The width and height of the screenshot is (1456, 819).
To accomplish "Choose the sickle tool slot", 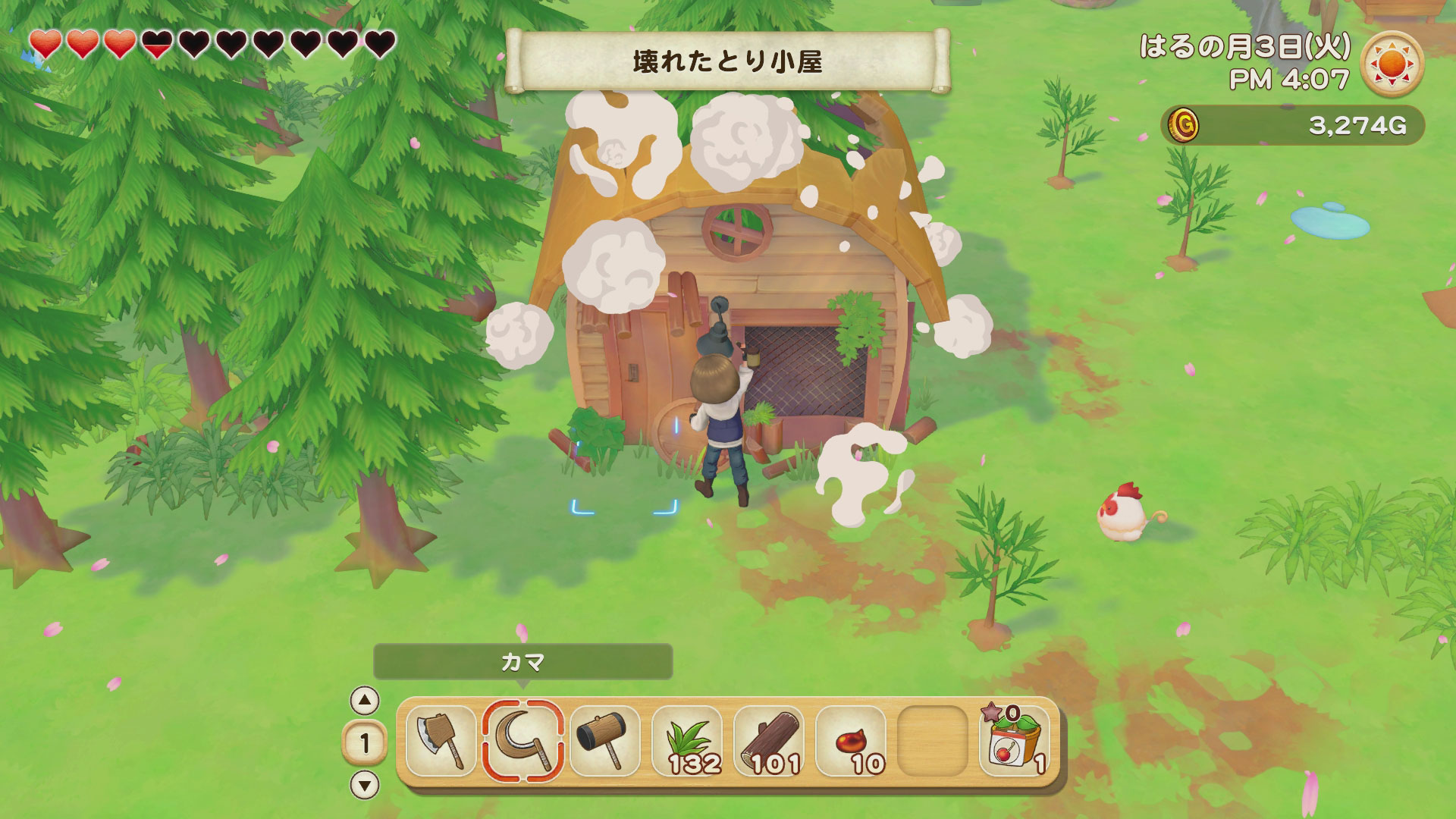I will coord(522,741).
